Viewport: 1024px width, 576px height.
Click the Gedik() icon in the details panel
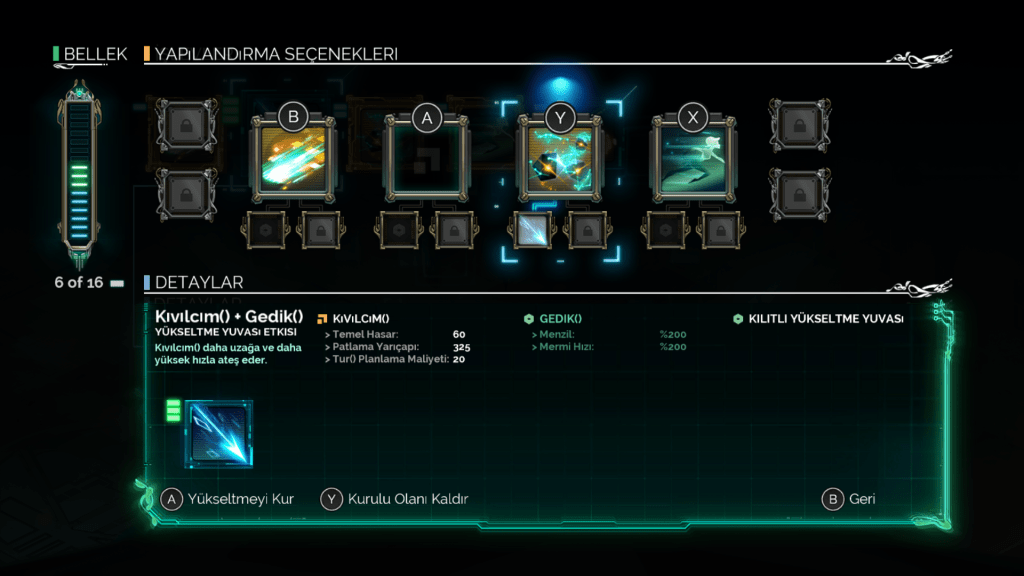(219, 434)
